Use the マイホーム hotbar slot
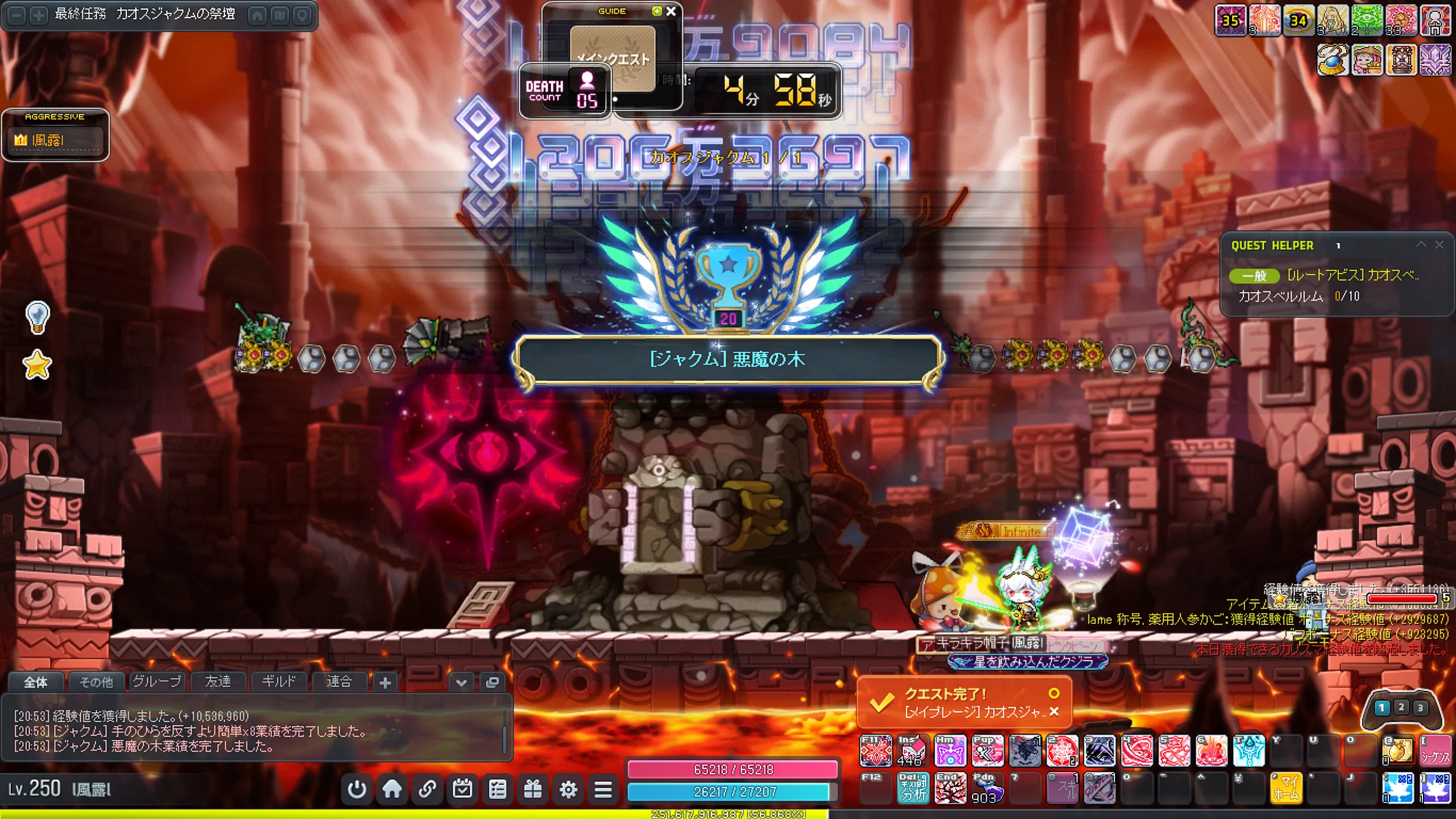This screenshot has height=819, width=1456. (x=1286, y=788)
